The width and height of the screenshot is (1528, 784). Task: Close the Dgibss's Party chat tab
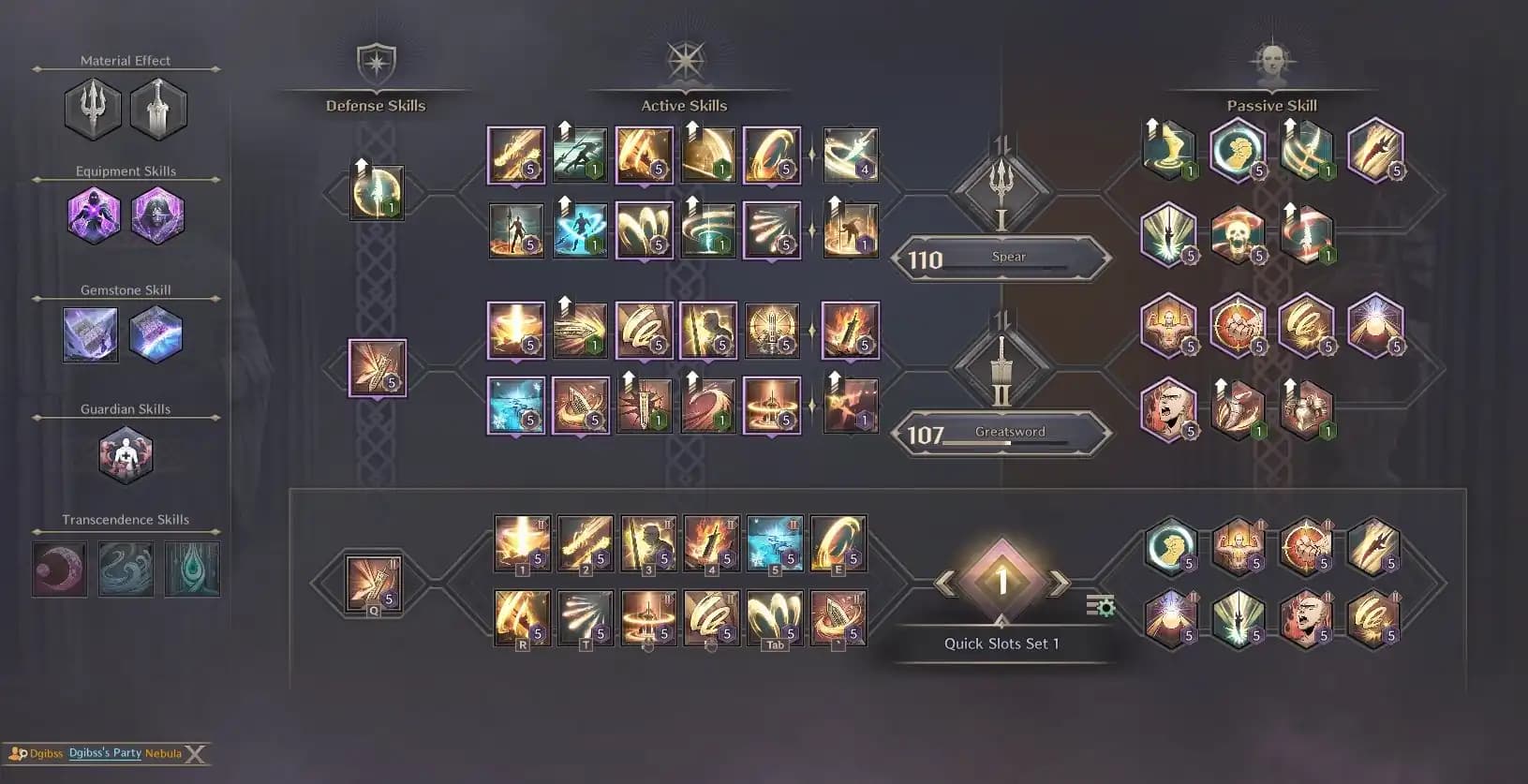pyautogui.click(x=195, y=754)
